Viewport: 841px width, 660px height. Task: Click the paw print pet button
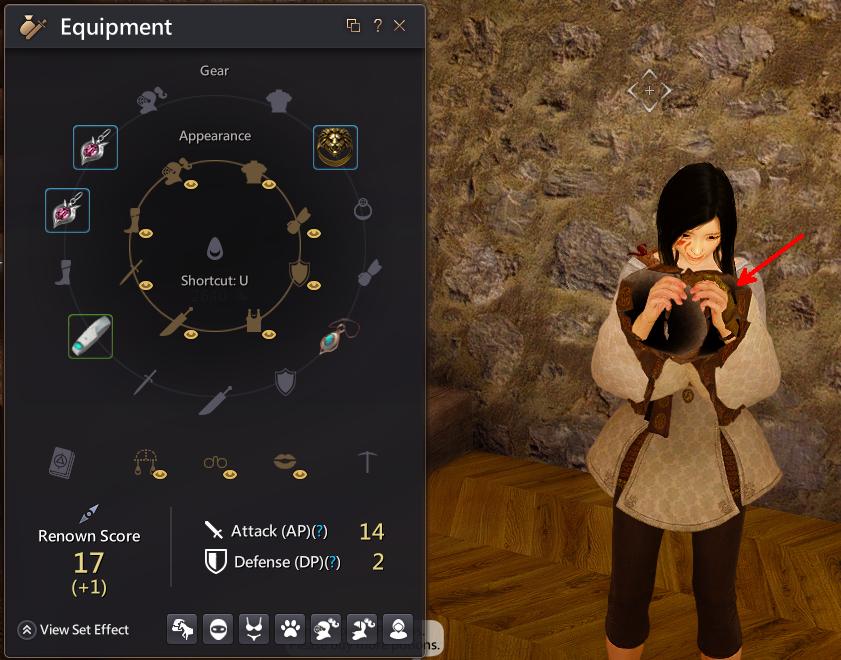pos(290,629)
